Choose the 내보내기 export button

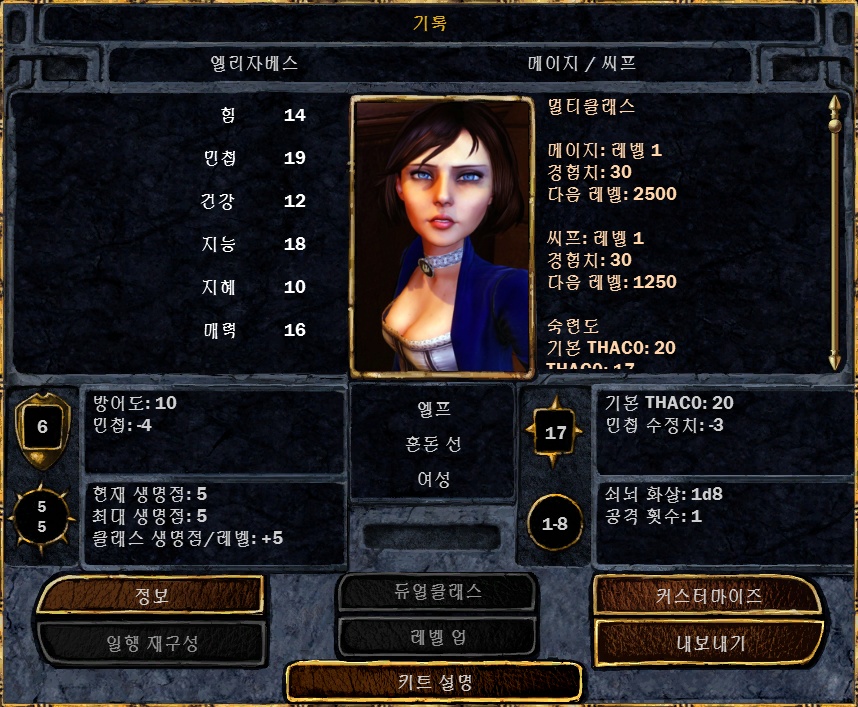[x=708, y=642]
